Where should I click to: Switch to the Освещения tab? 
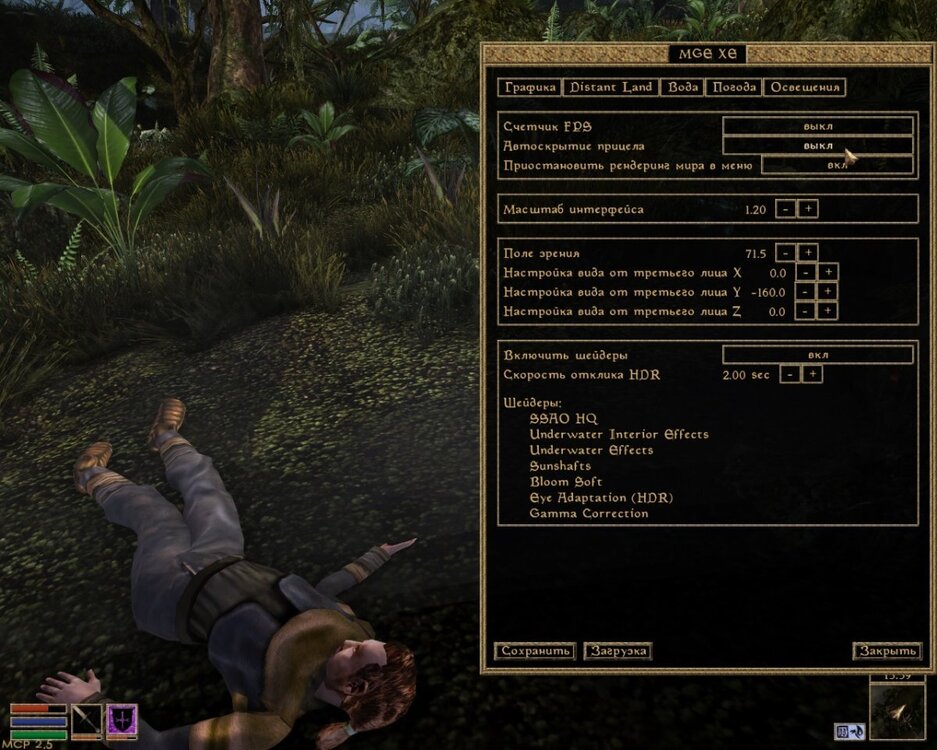pos(805,87)
